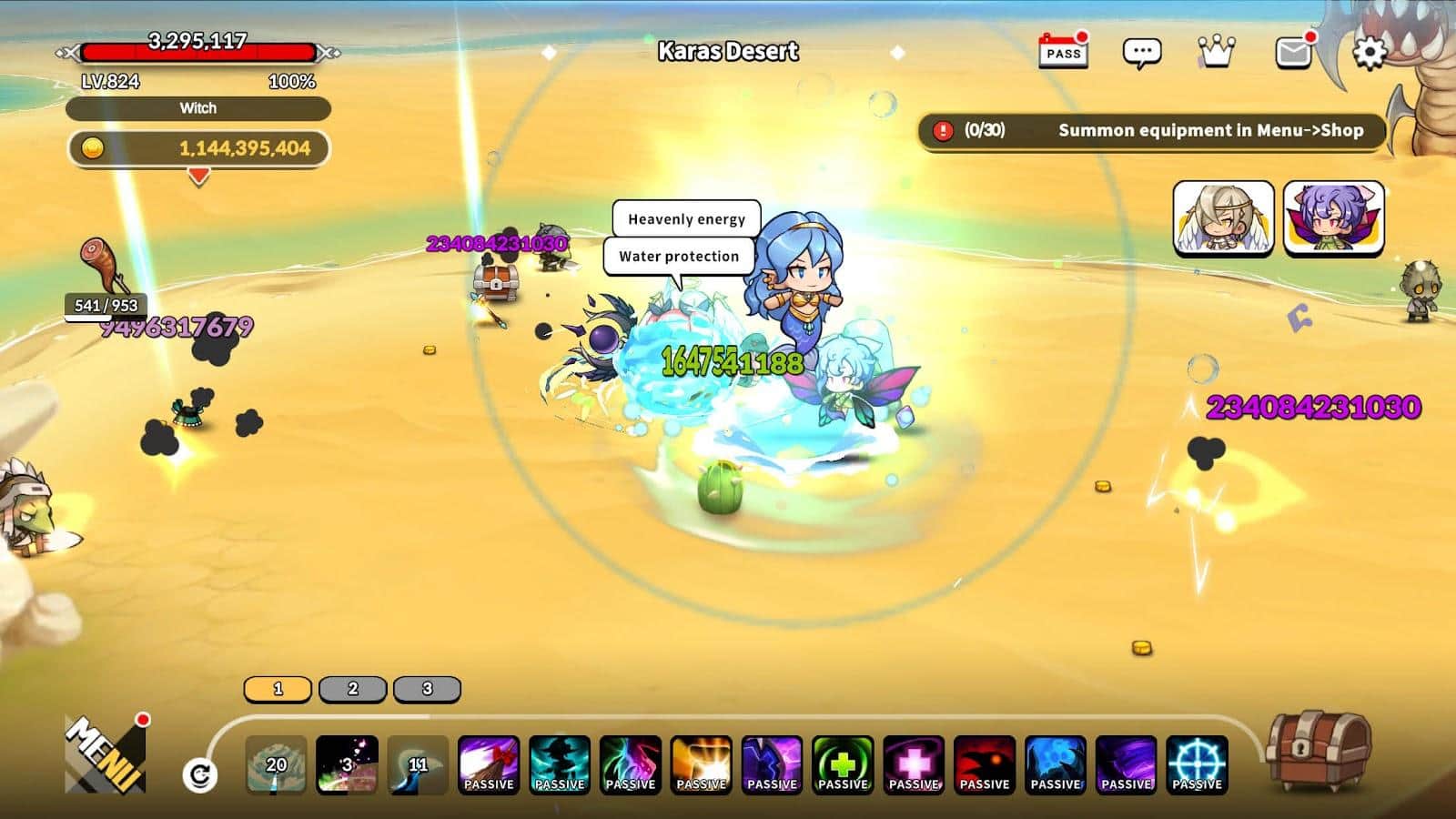Click the Summon equipment quest tracker
Screen dimensions: 1456x819
pyautogui.click(x=1151, y=131)
